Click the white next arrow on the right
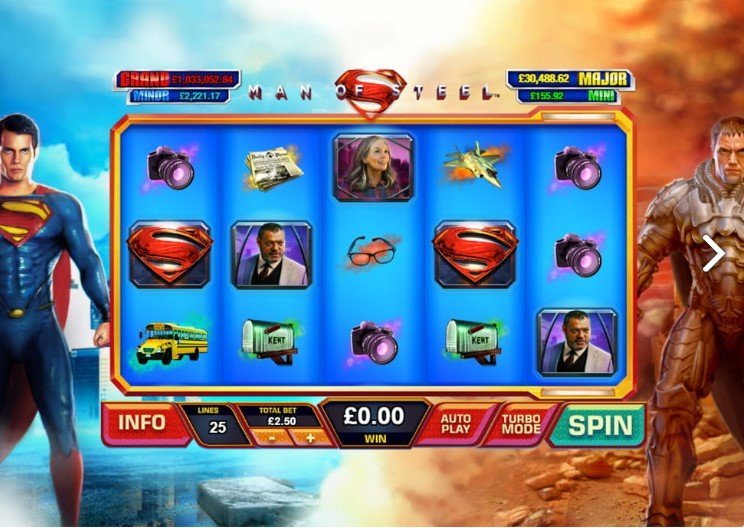The image size is (744, 528). 713,254
